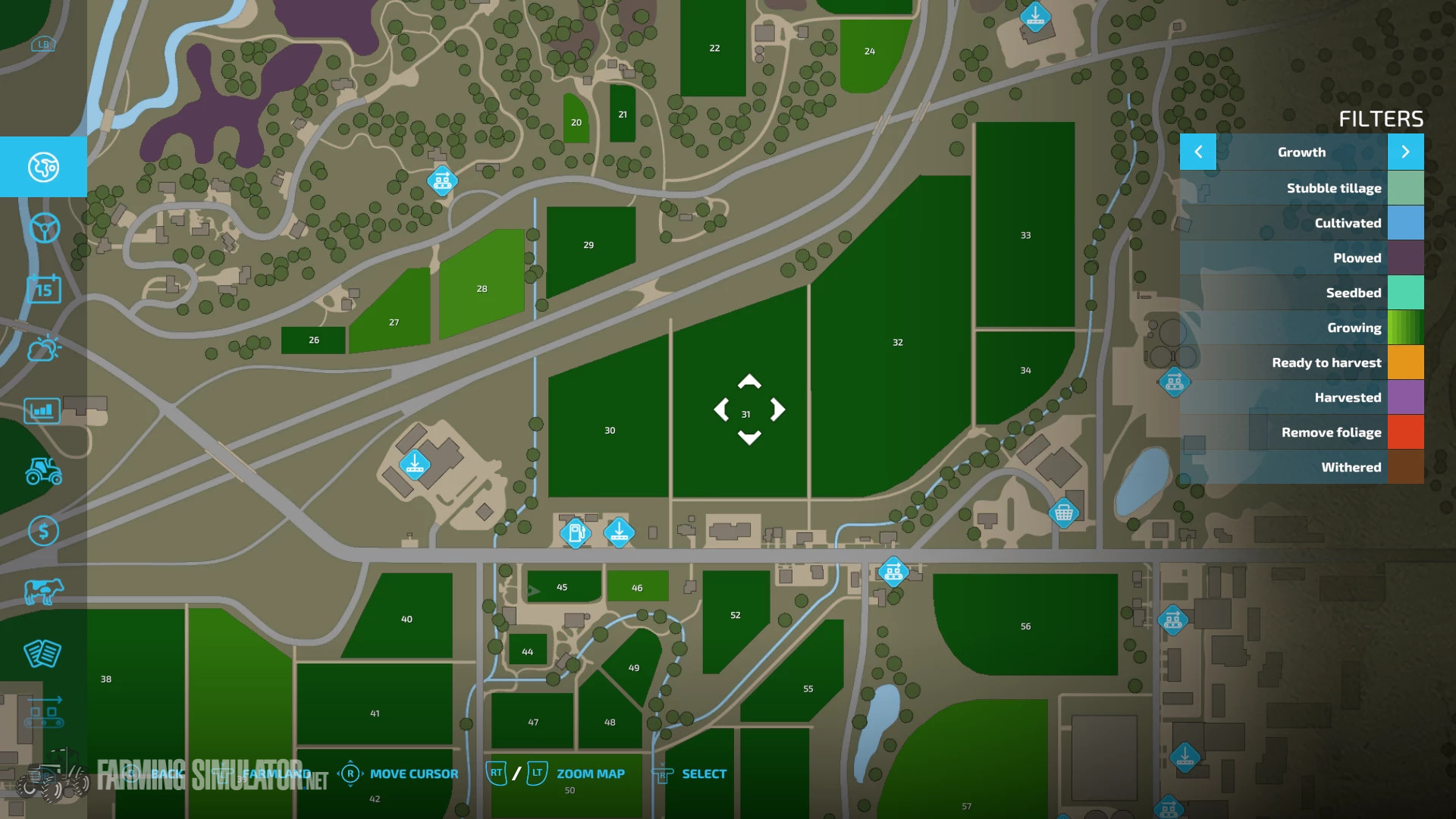Select the tractor garage icon
Viewport: 1456px width, 819px height.
pyautogui.click(x=43, y=471)
